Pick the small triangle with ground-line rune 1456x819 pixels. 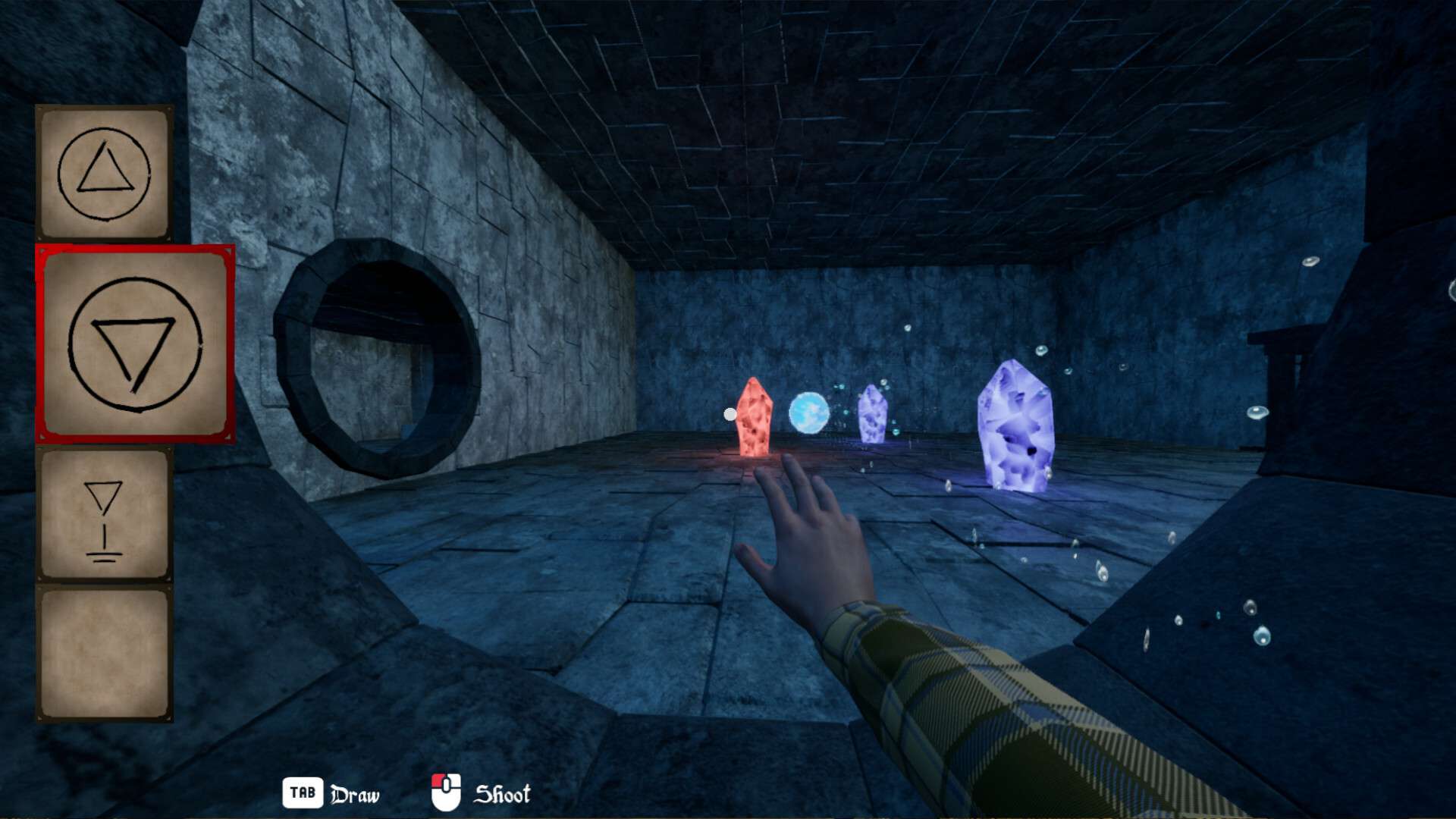pos(104,517)
